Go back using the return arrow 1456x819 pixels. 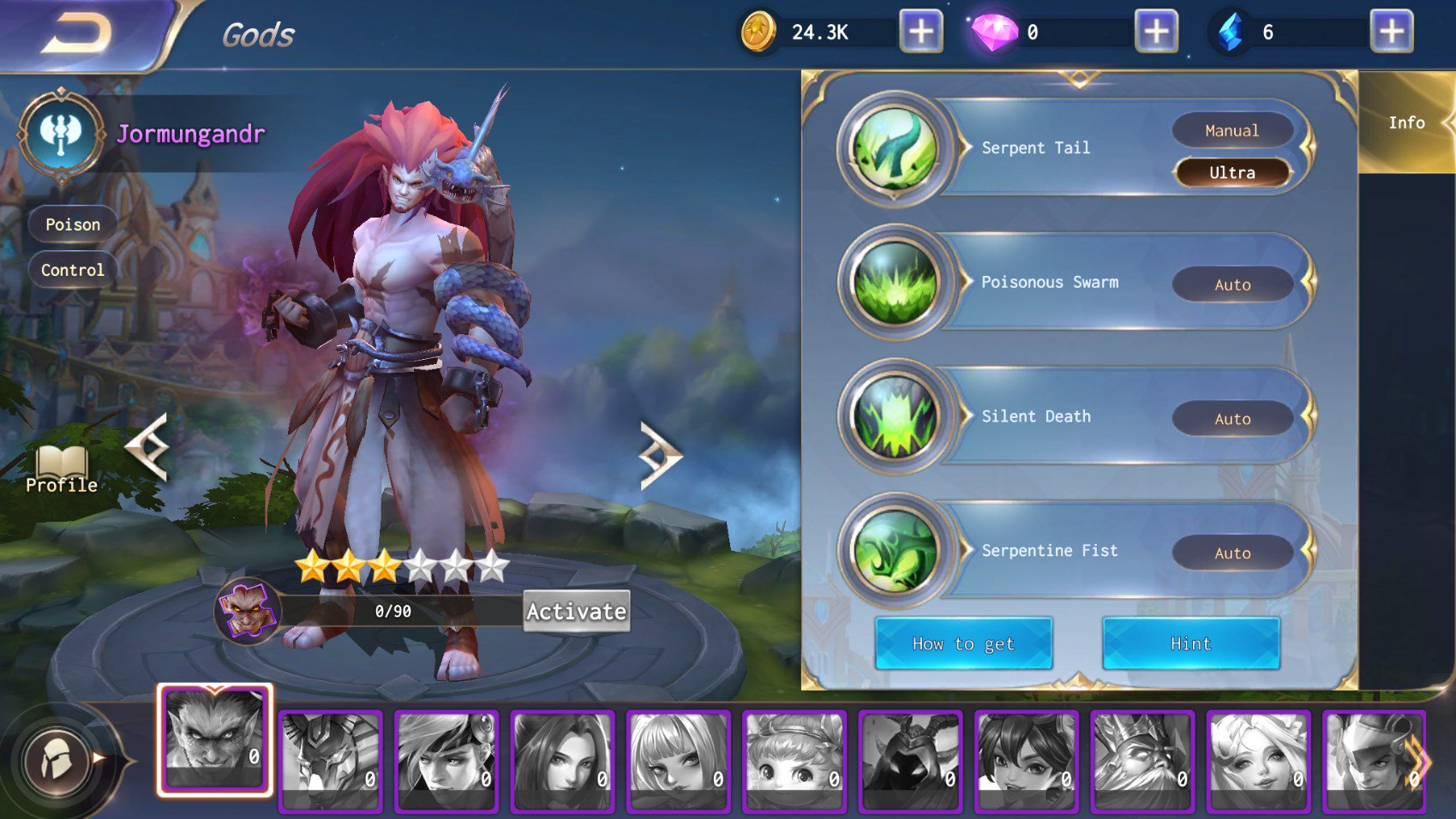77,34
